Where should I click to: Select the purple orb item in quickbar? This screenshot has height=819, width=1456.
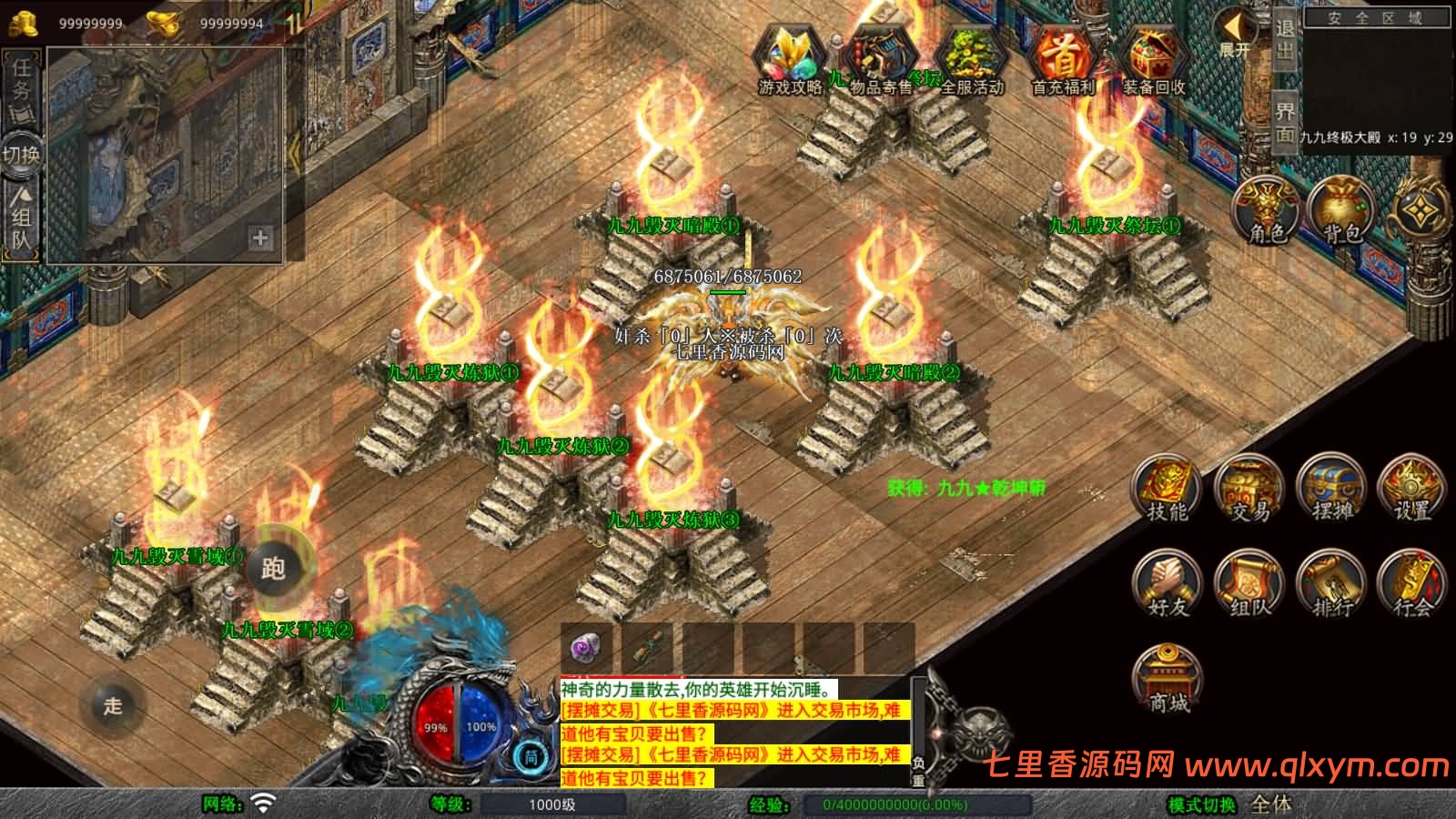click(x=584, y=648)
